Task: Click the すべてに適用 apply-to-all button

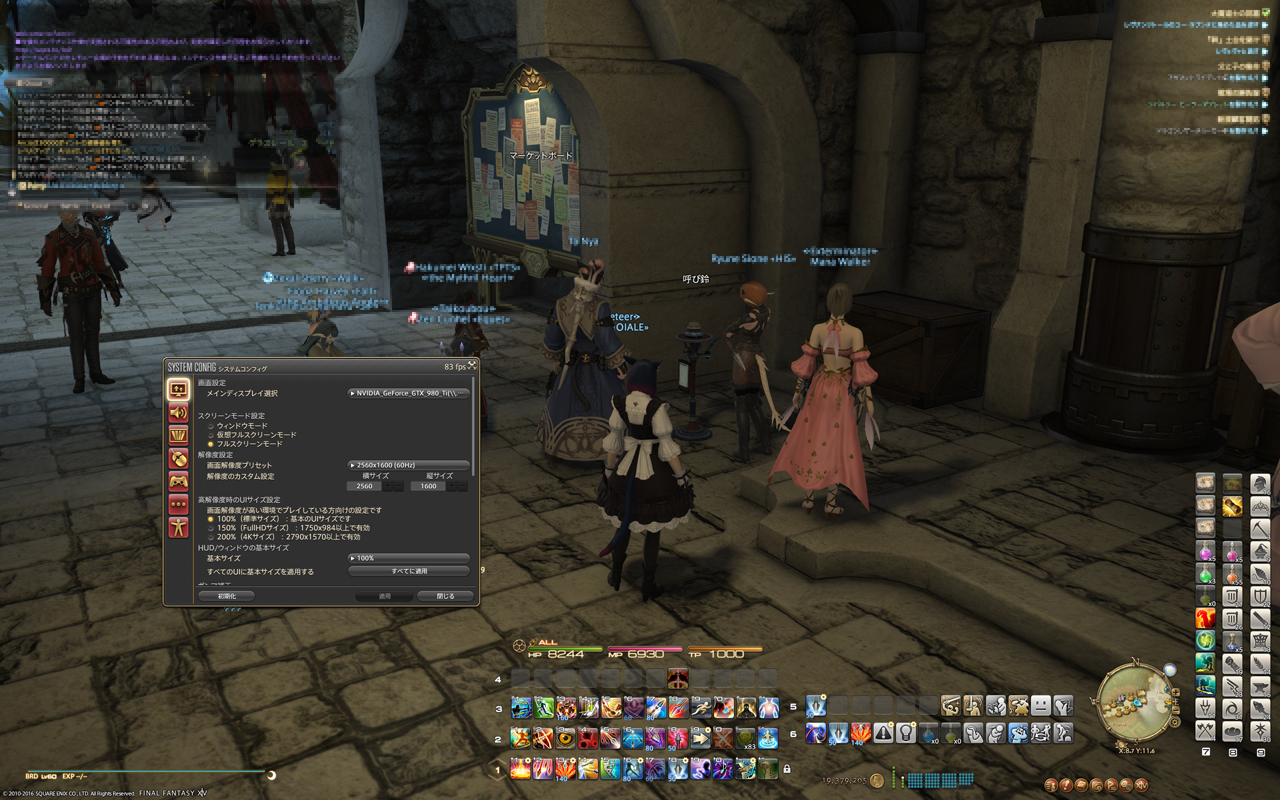Action: [408, 571]
